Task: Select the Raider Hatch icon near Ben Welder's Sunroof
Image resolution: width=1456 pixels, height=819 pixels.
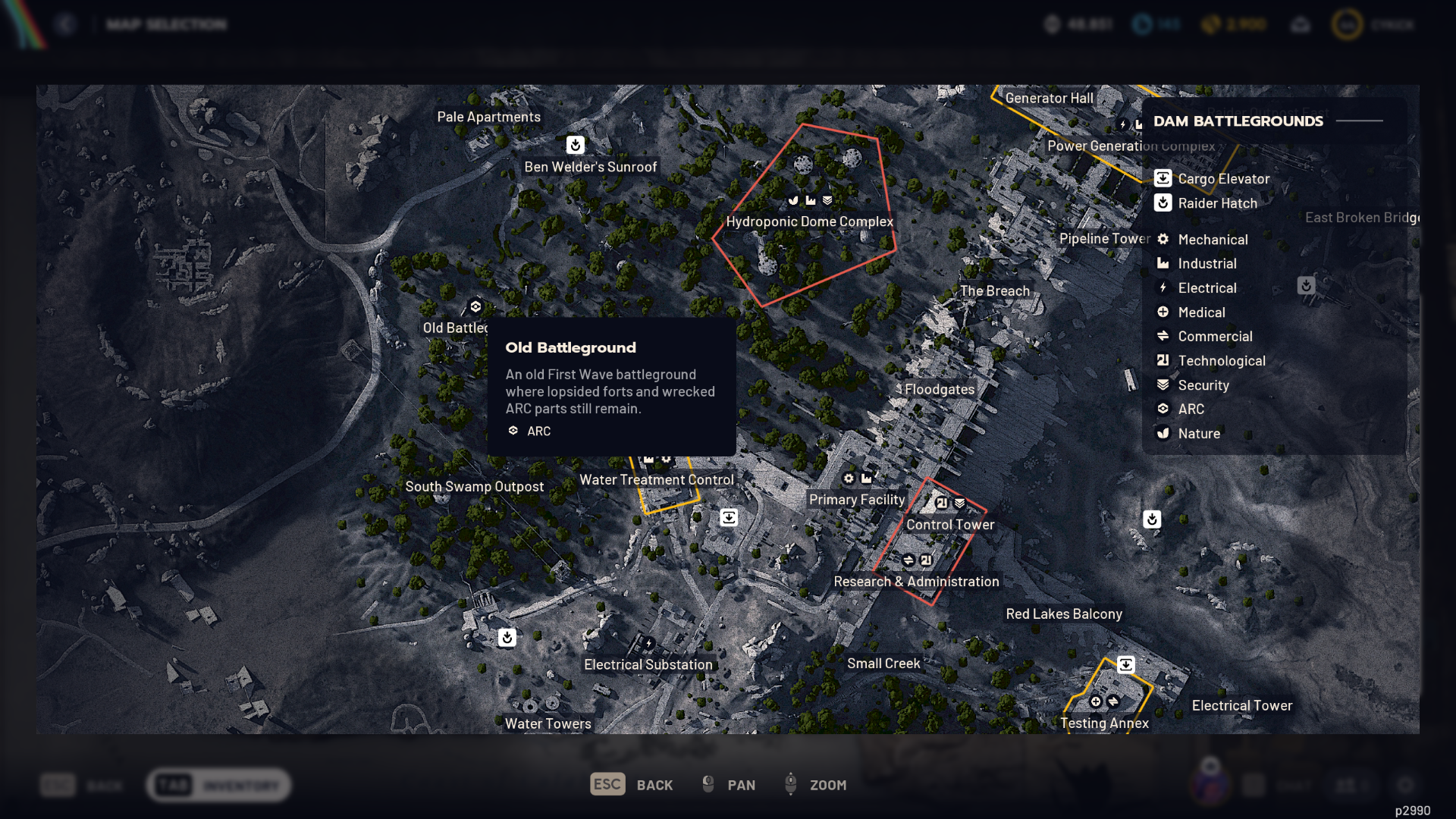Action: point(574,144)
